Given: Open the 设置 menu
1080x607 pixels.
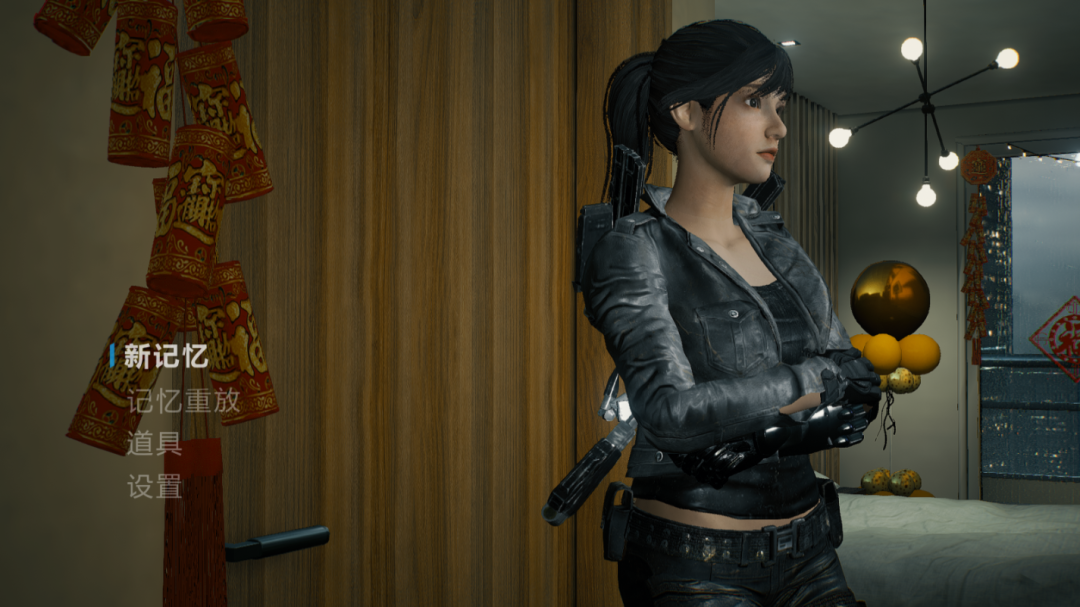Looking at the screenshot, I should [154, 487].
